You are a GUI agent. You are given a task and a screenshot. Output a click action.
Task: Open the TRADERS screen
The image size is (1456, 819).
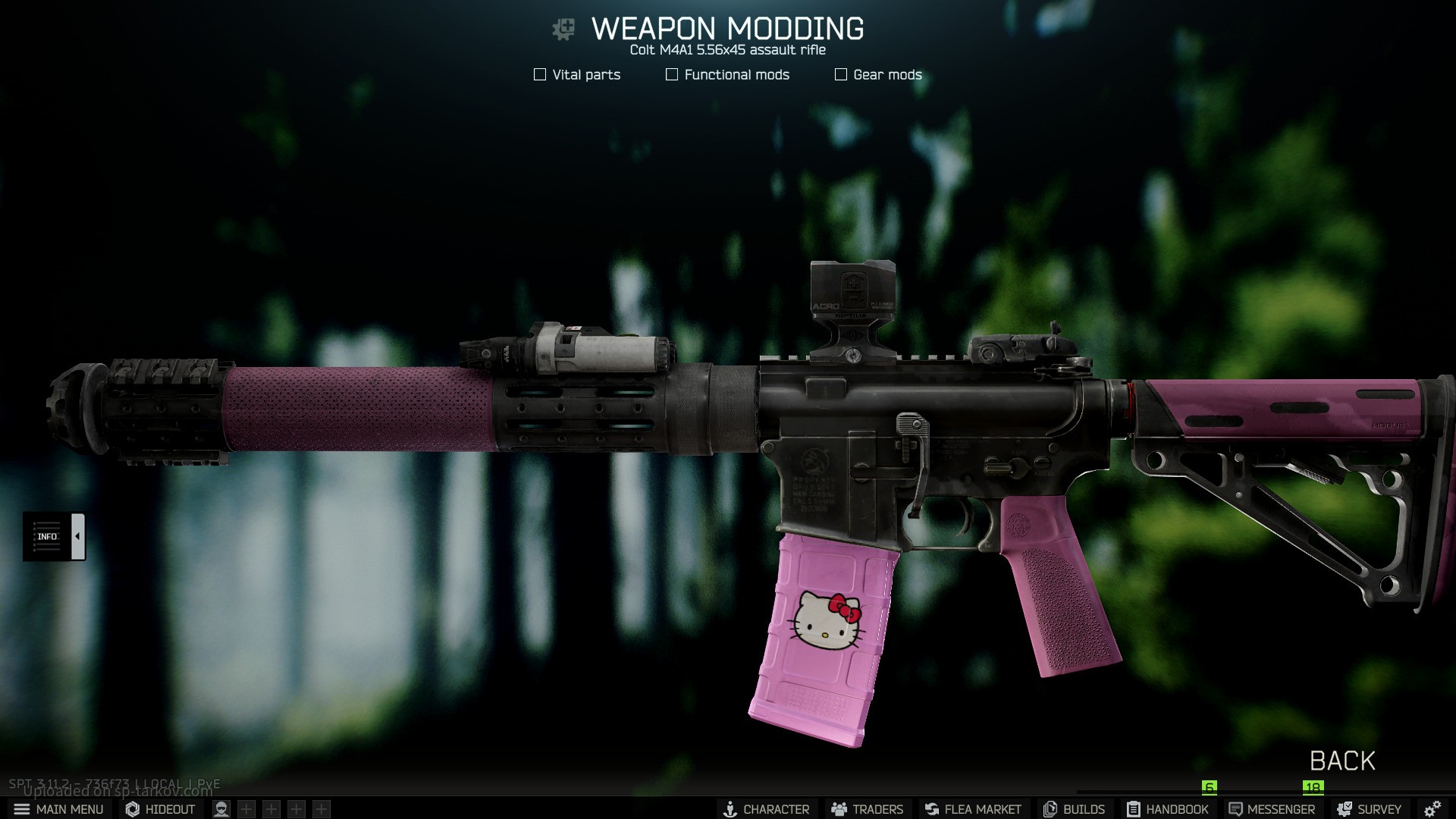coord(867,809)
